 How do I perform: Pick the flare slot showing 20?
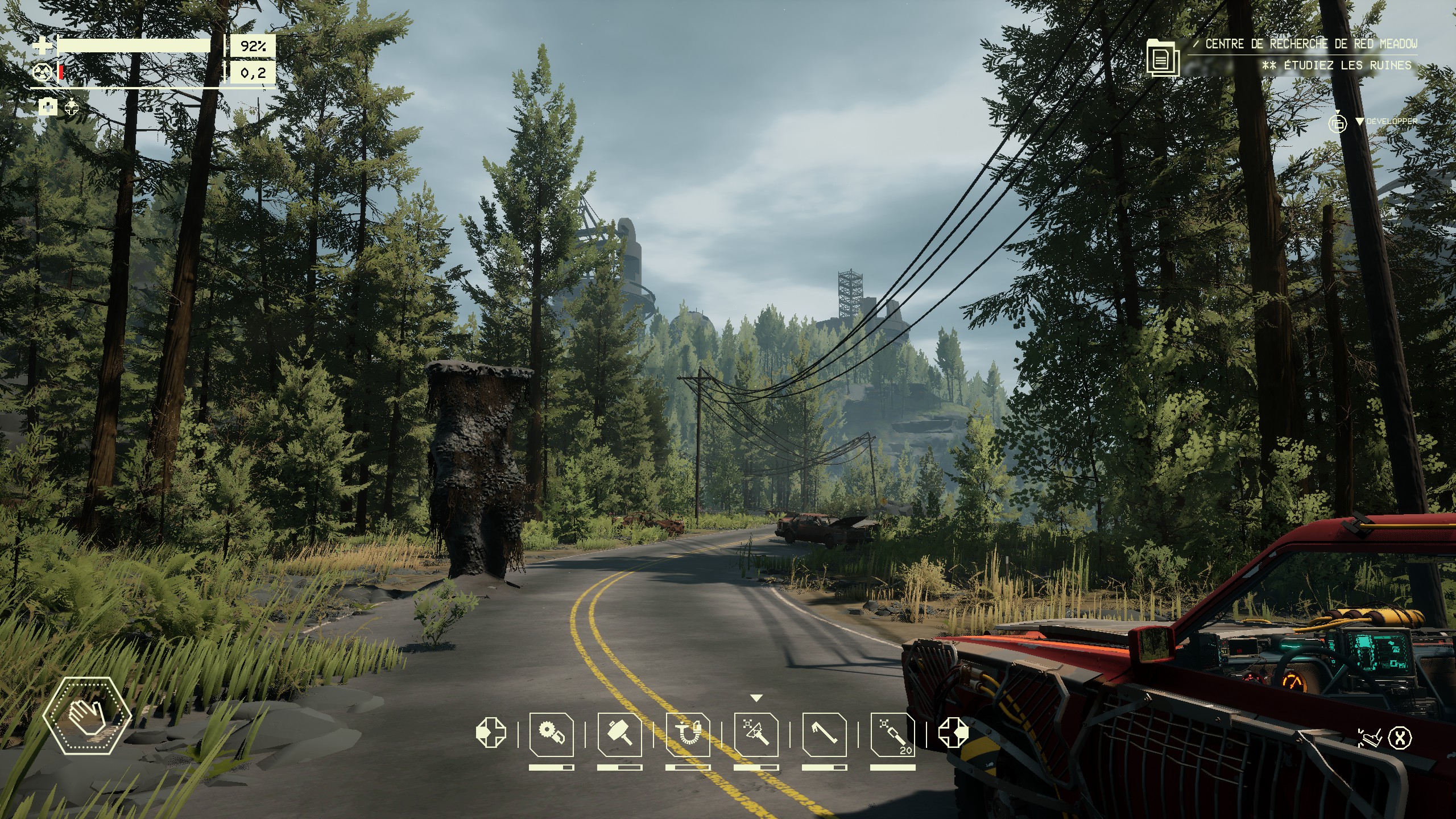(x=893, y=734)
